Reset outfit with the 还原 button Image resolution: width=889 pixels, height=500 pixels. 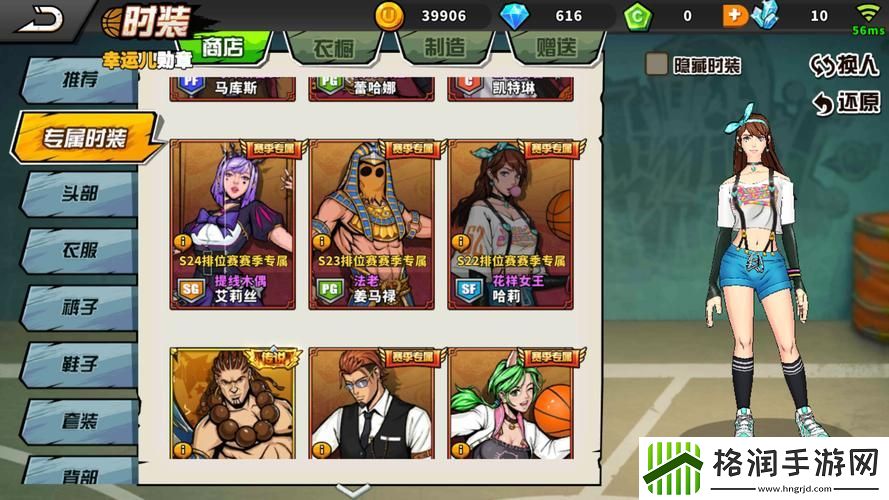pyautogui.click(x=846, y=102)
